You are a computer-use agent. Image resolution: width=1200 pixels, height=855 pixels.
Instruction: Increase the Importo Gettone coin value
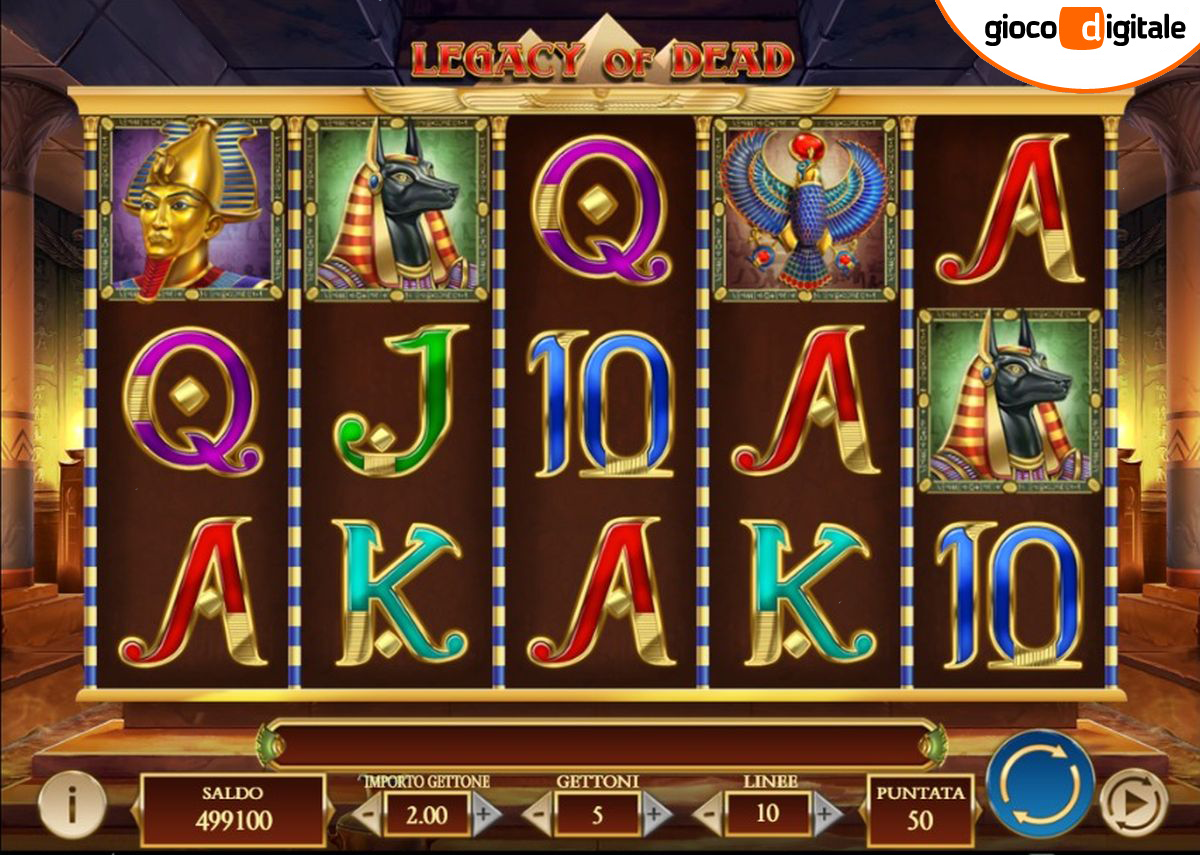point(486,816)
